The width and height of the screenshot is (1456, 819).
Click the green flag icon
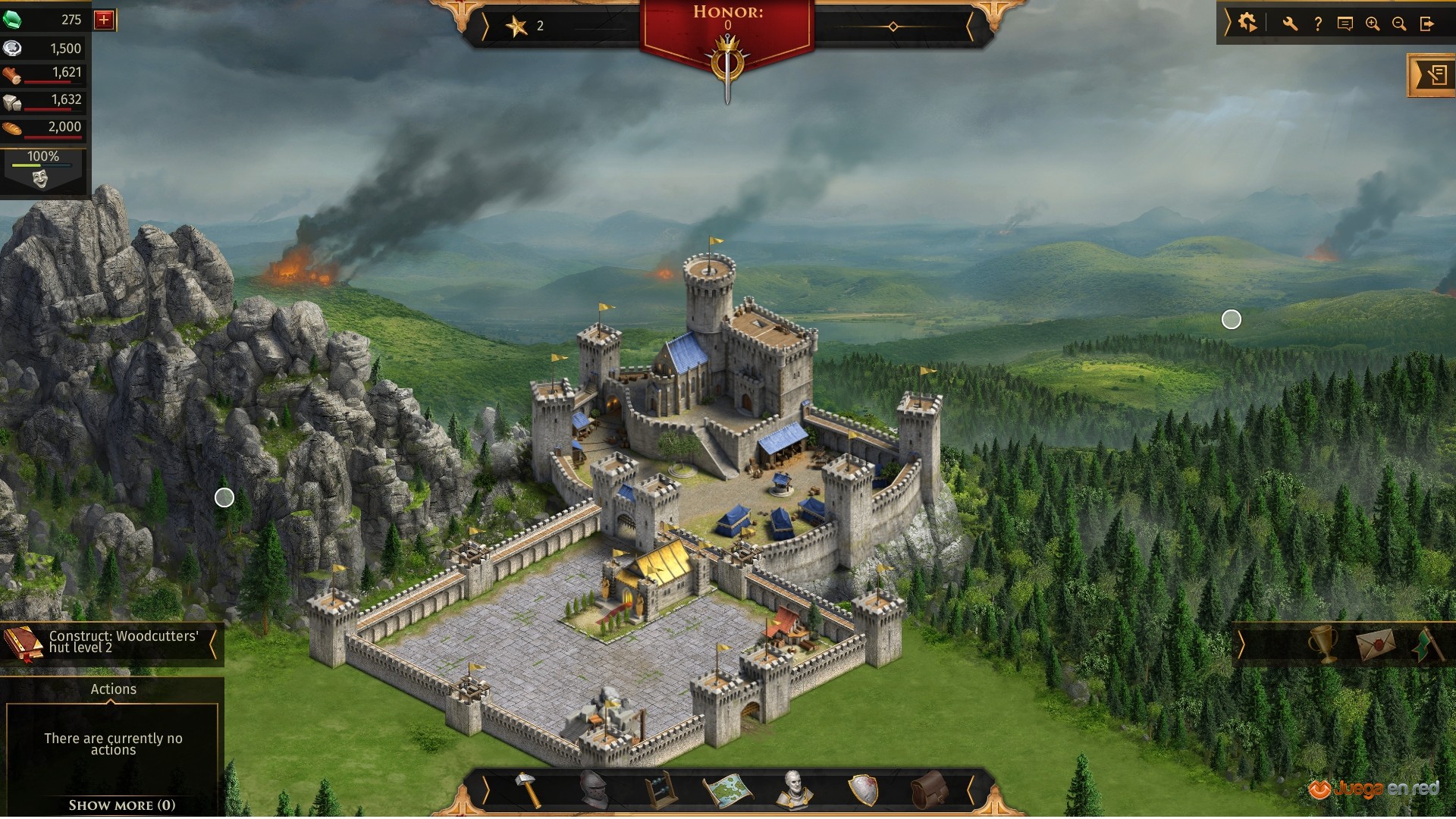[x=1428, y=645]
